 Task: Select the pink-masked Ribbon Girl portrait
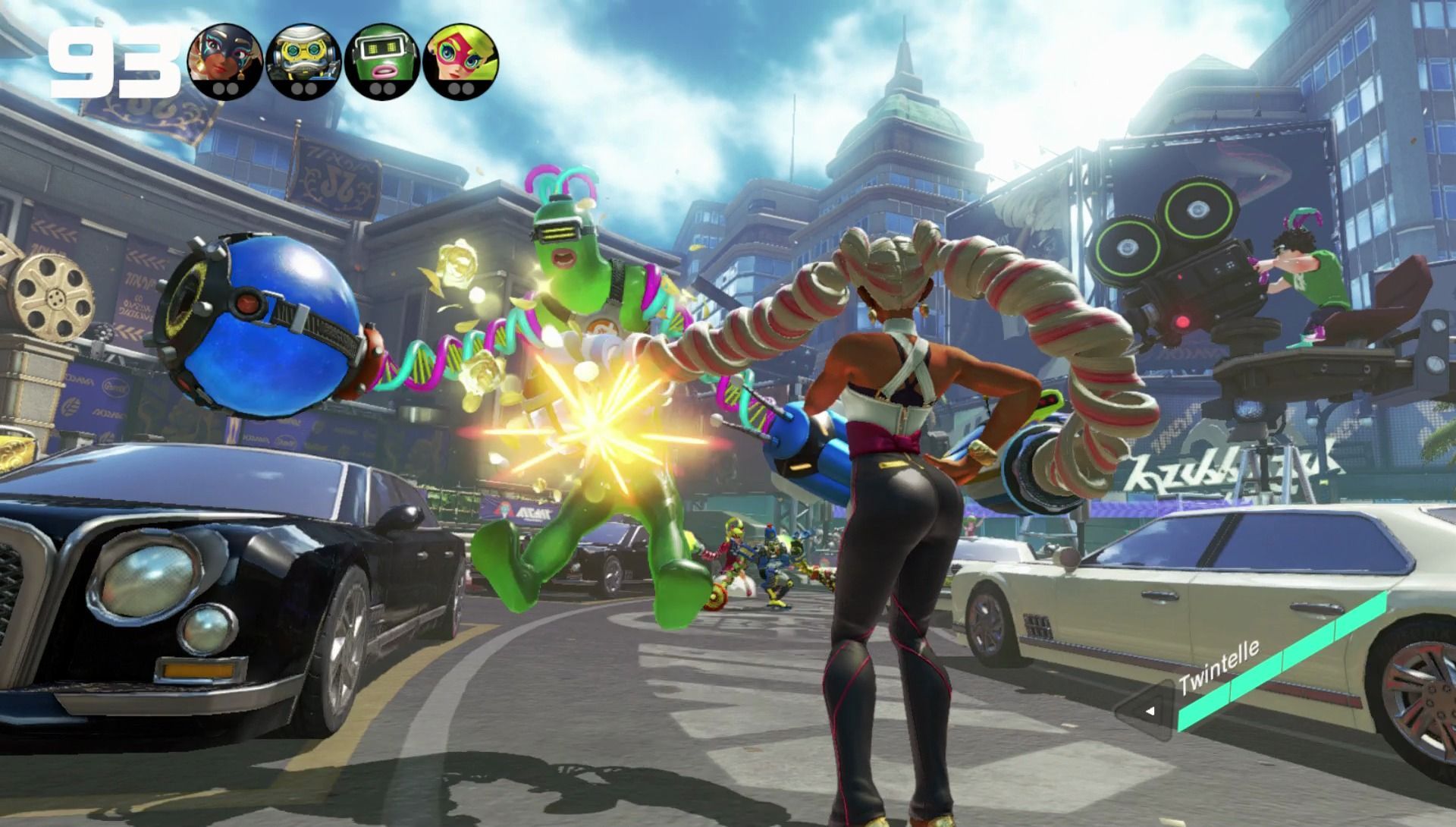click(461, 61)
